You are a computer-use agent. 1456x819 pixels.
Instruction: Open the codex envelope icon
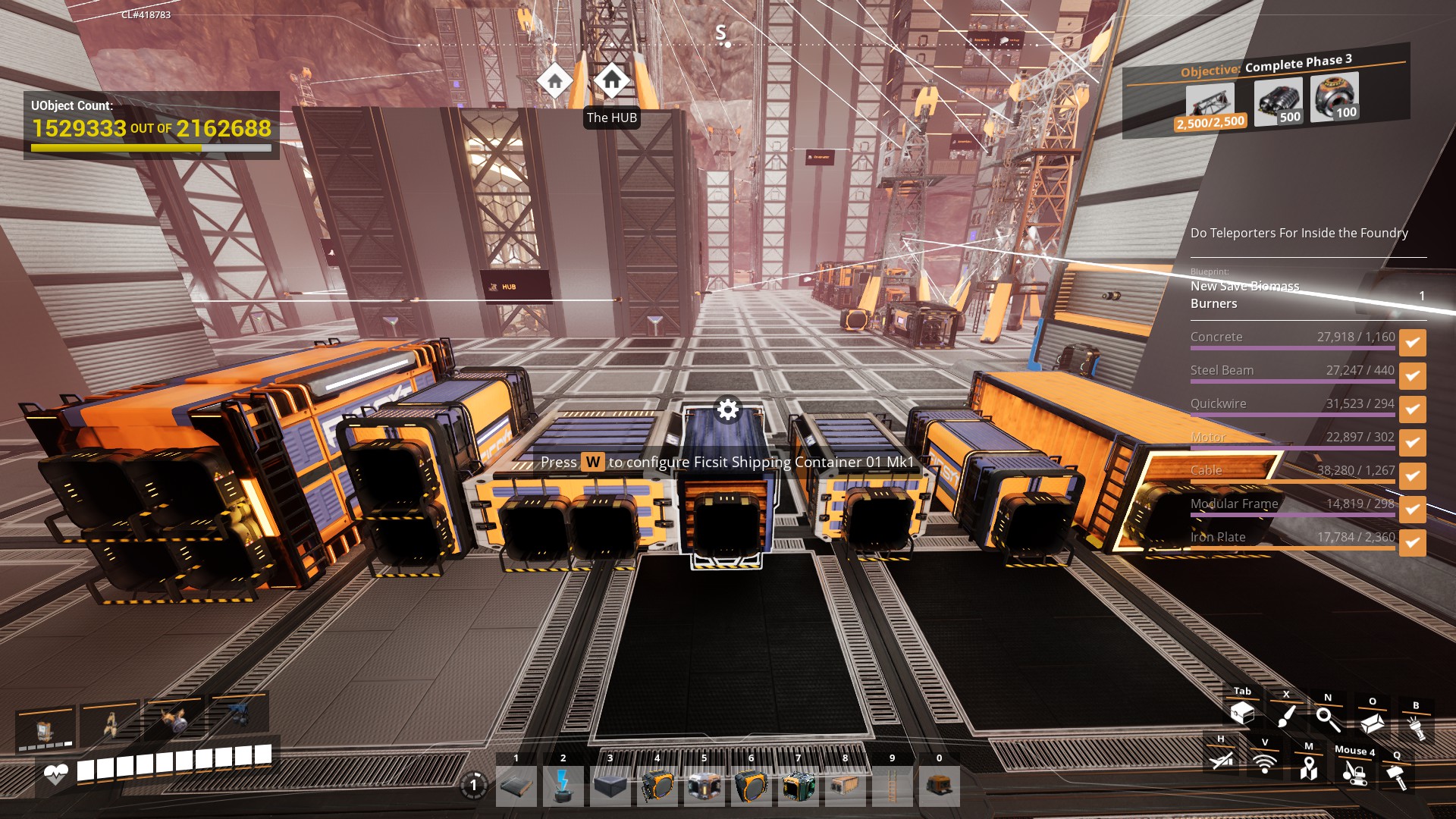point(1372,723)
